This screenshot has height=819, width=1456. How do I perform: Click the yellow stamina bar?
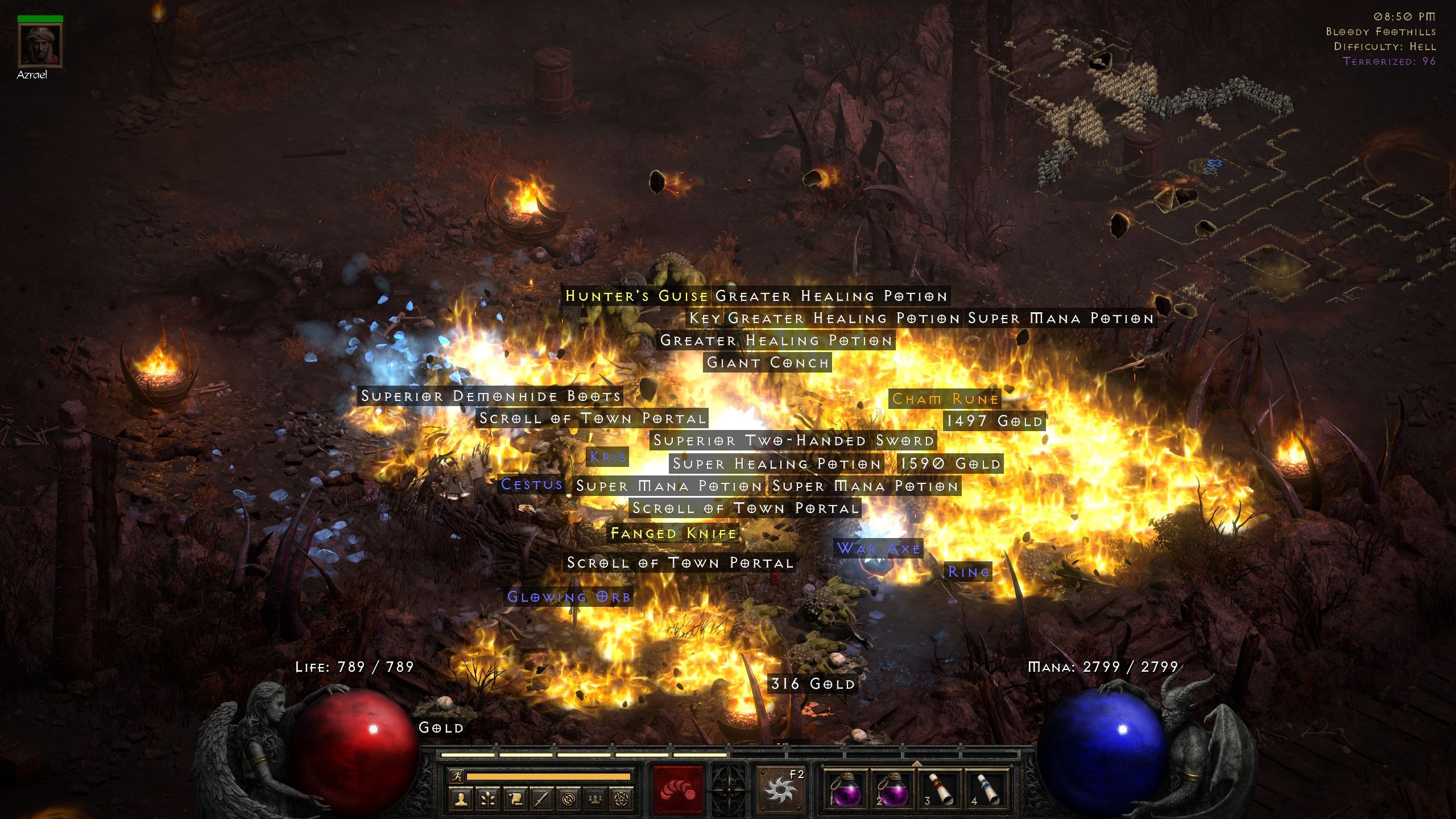coord(548,776)
